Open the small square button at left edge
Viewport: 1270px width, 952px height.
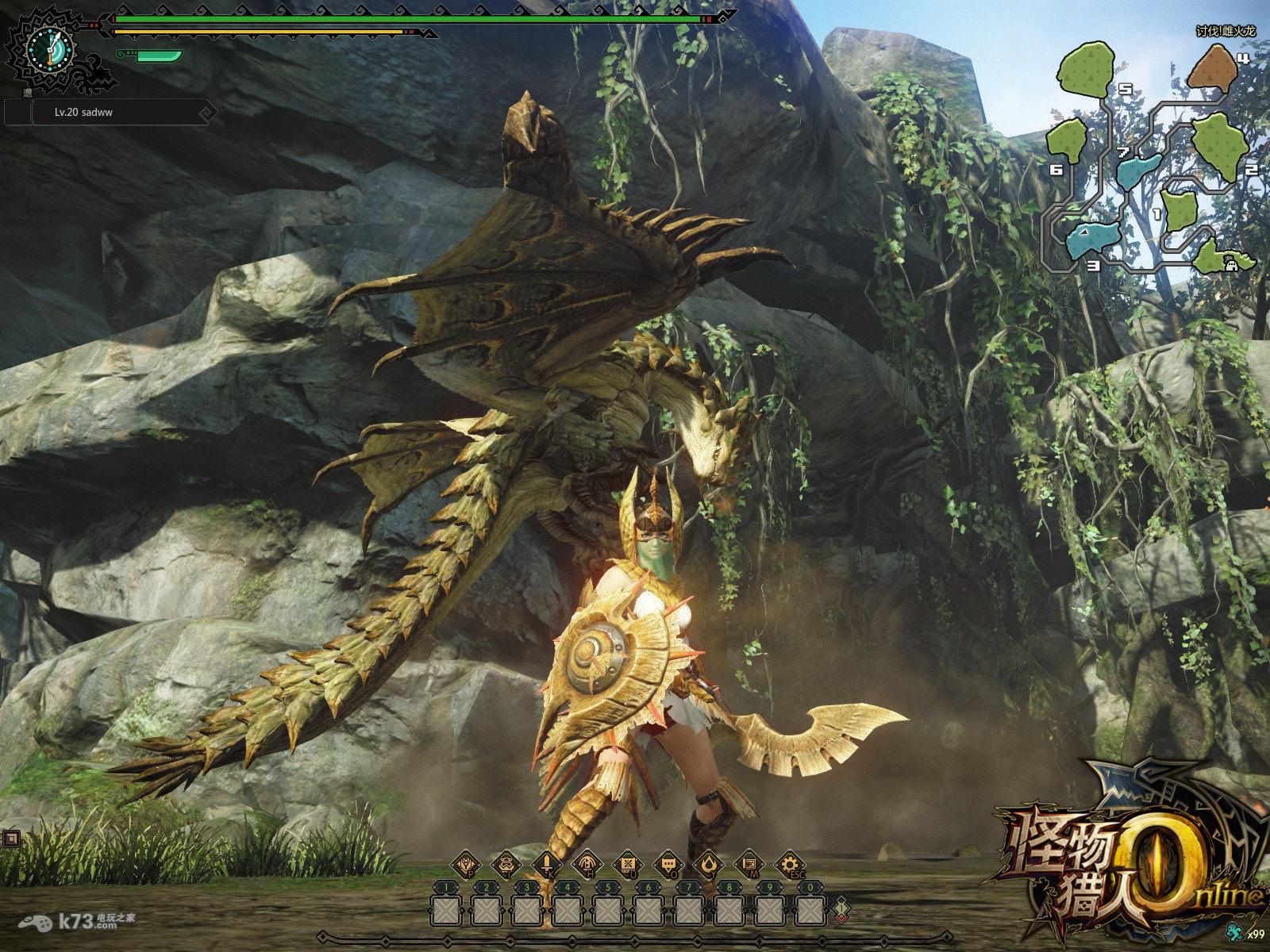pyautogui.click(x=10, y=838)
